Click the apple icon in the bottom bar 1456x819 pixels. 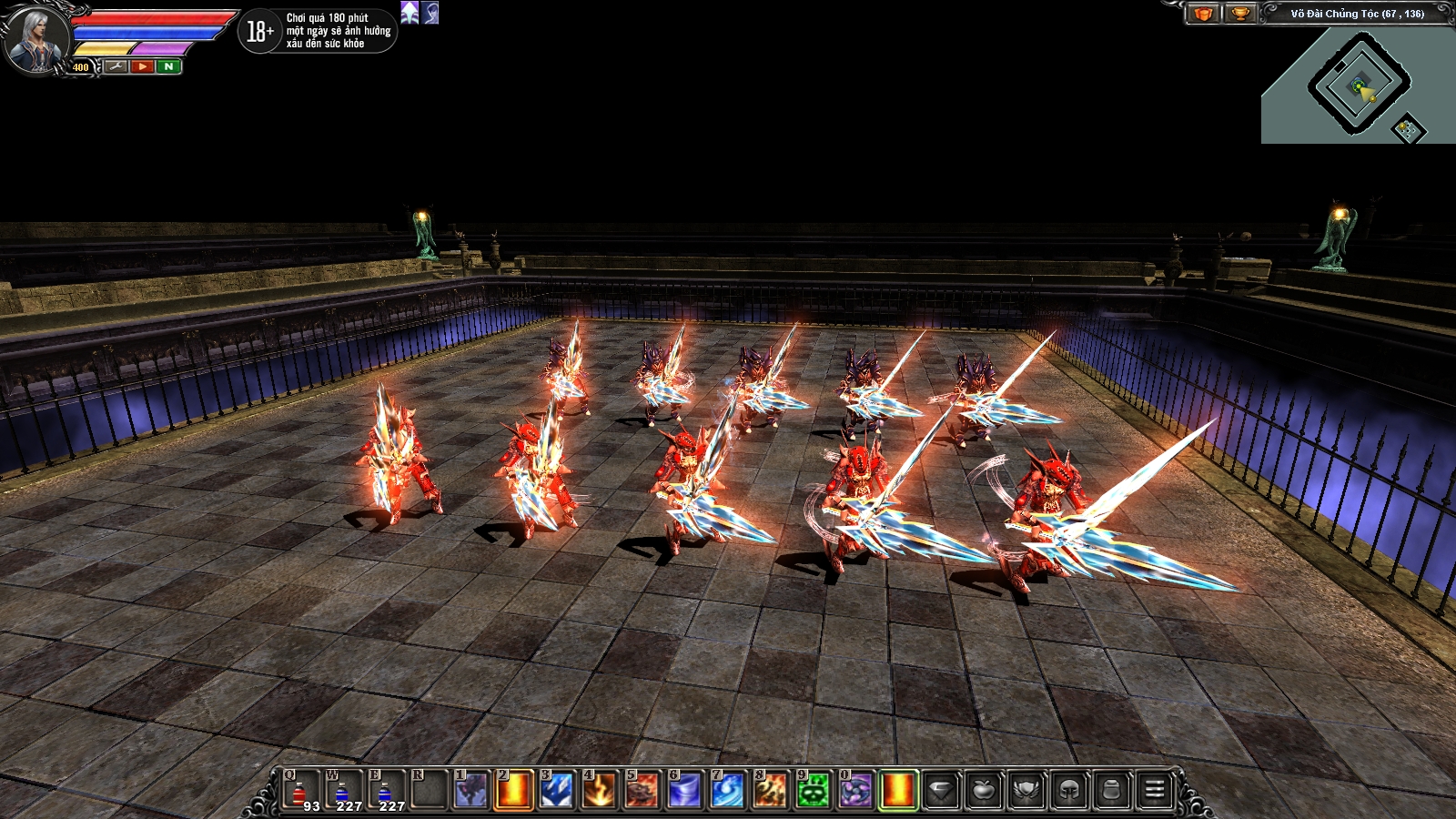tap(984, 791)
